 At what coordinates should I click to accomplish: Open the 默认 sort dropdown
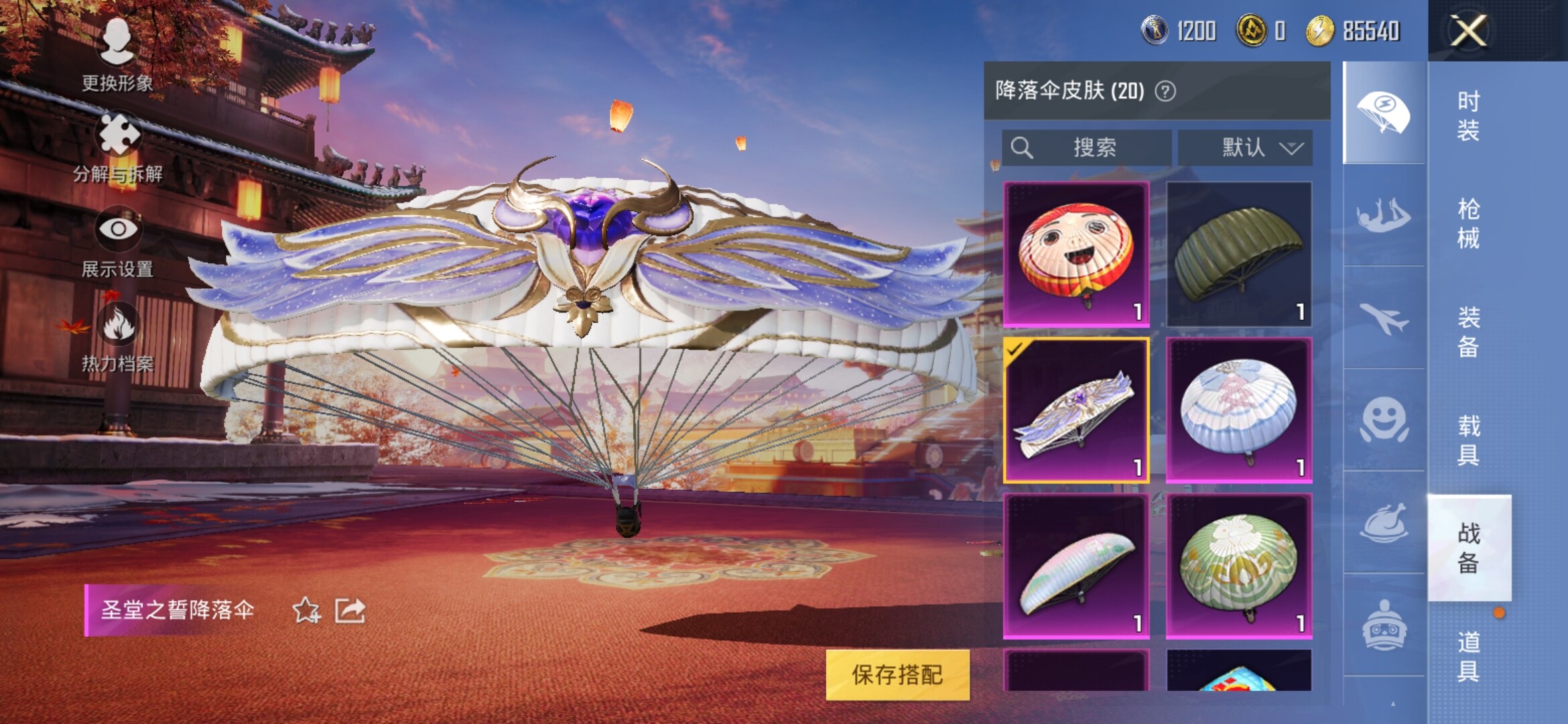[x=1245, y=147]
